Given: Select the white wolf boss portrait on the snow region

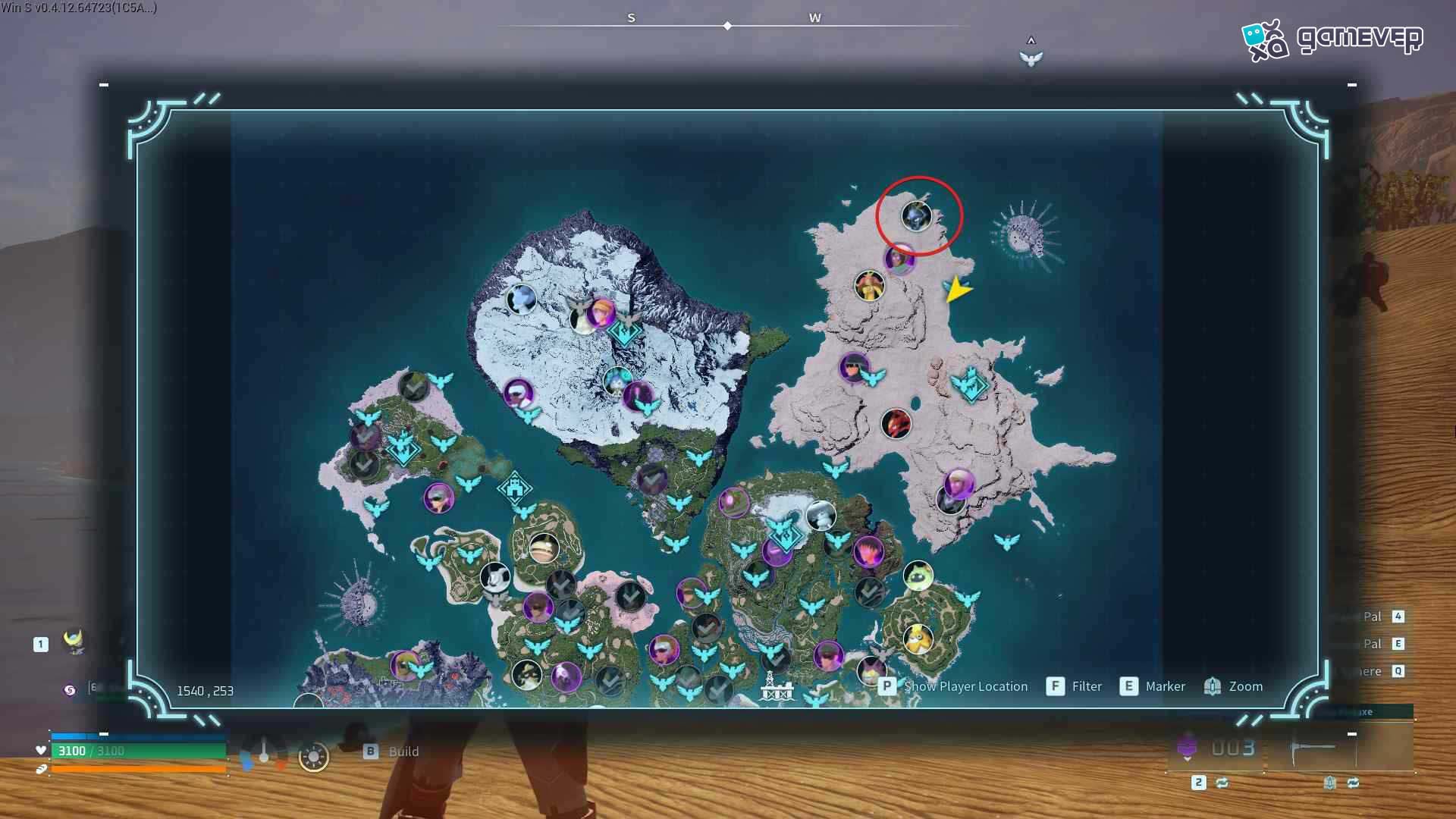Looking at the screenshot, I should (x=520, y=300).
